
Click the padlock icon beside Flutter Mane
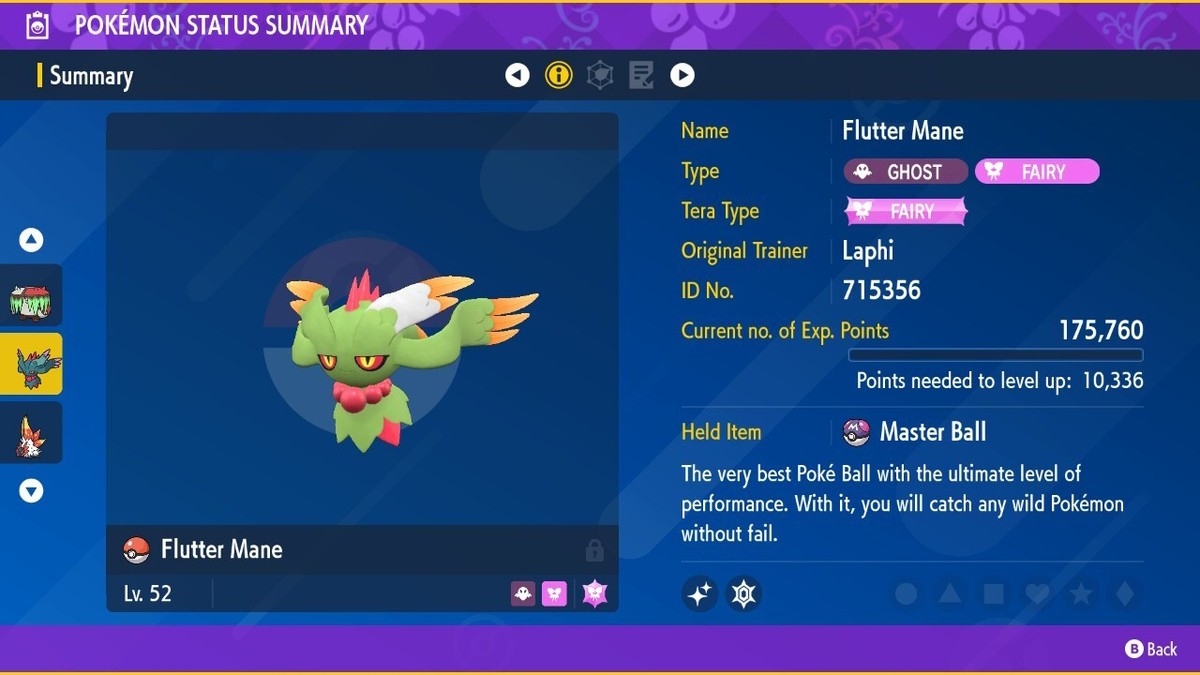(594, 550)
